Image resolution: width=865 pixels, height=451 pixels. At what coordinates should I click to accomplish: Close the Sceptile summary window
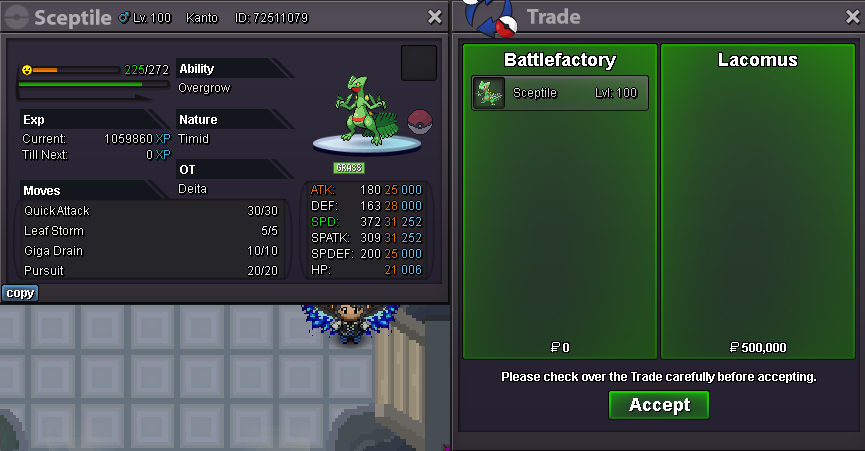click(434, 17)
